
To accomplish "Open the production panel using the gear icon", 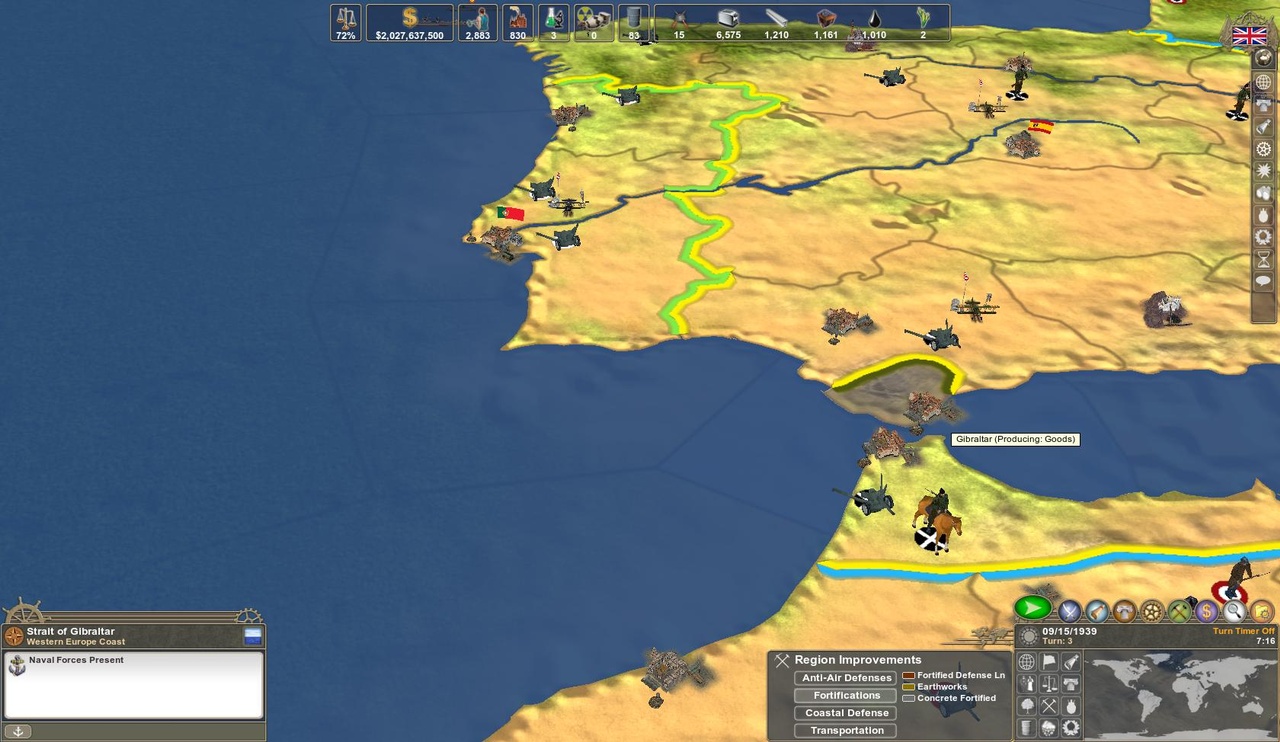I will (x=1150, y=611).
